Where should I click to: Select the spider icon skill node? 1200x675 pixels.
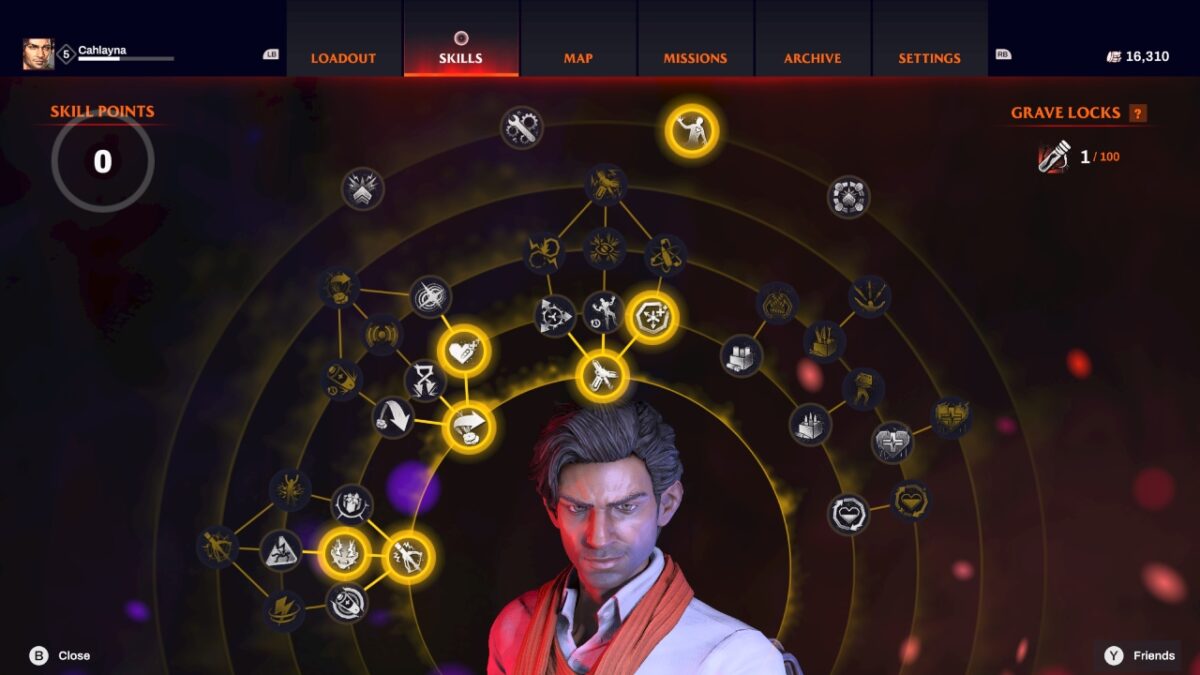tap(290, 489)
